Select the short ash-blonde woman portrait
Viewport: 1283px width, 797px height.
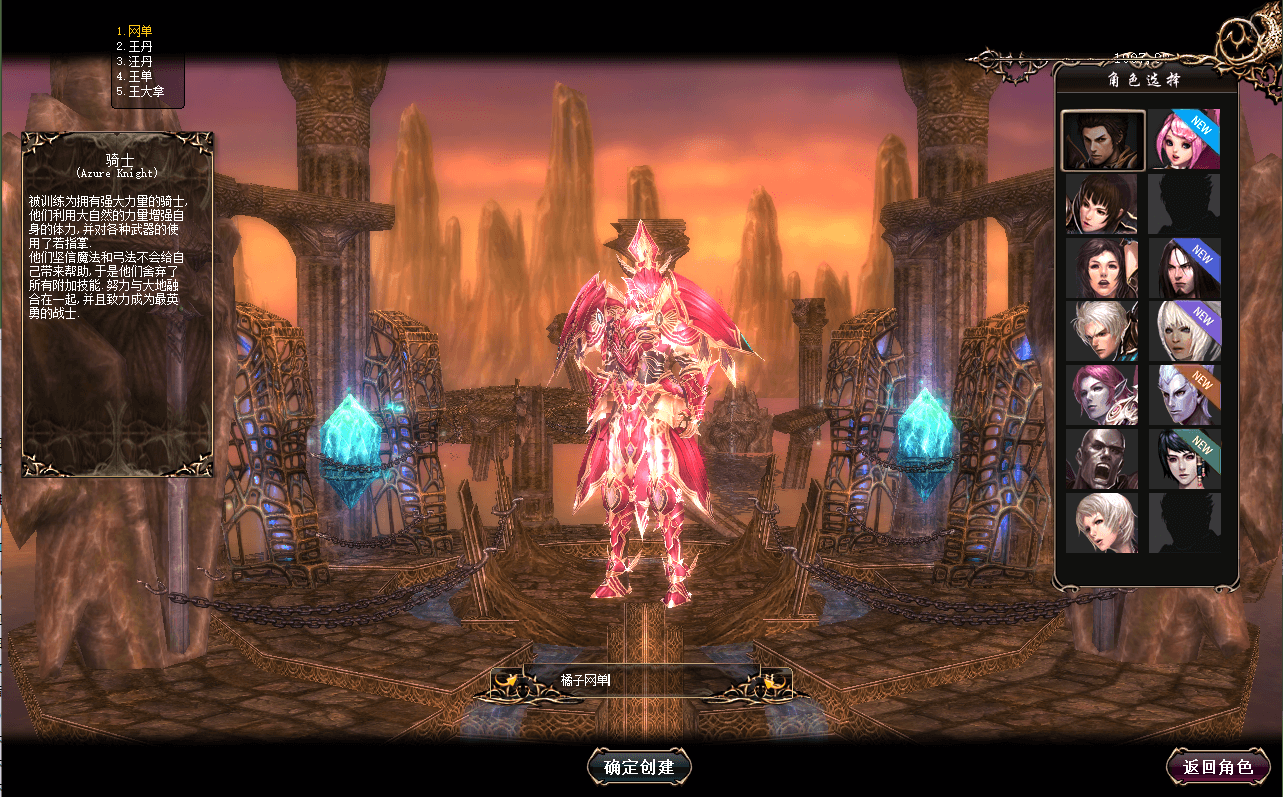[x=1102, y=523]
